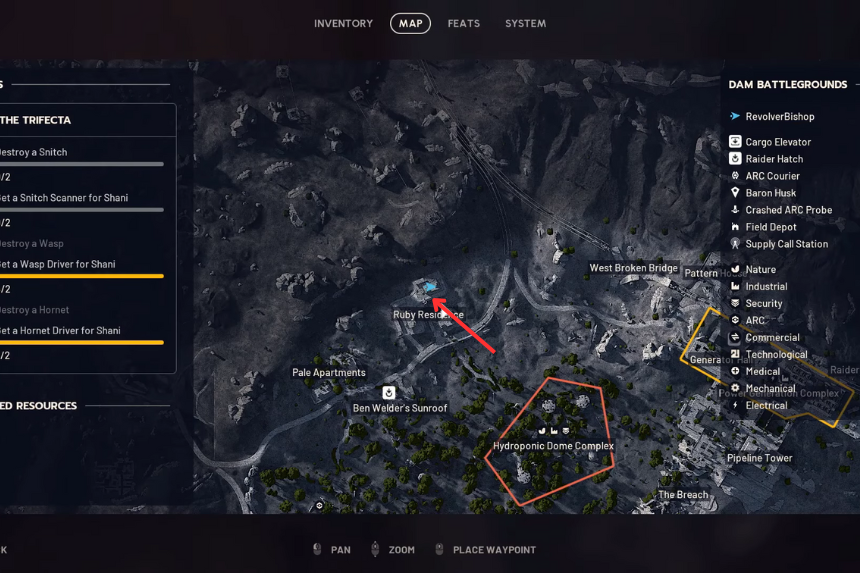Open the Feats tab

tap(462, 23)
